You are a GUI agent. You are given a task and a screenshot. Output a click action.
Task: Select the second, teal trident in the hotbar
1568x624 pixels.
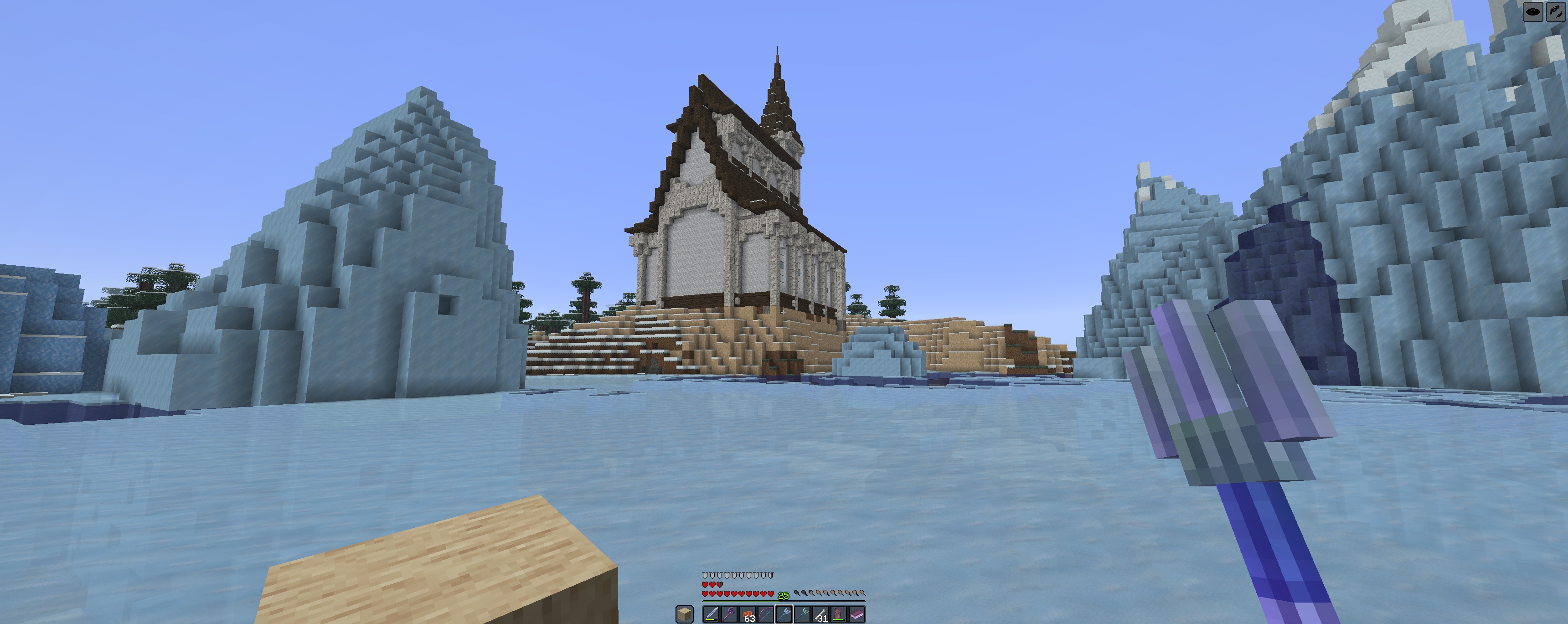tap(804, 616)
